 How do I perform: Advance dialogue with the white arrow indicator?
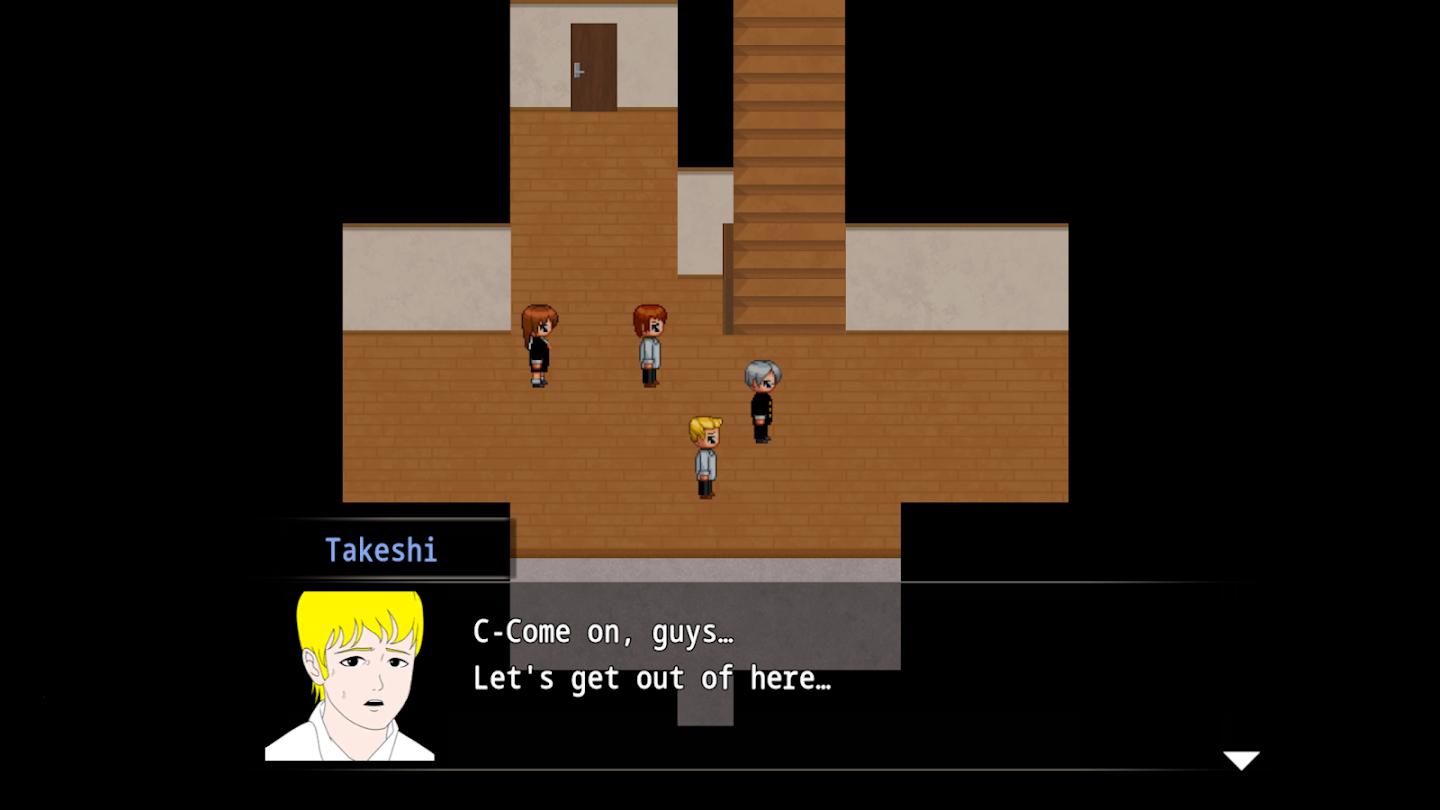[x=1240, y=760]
